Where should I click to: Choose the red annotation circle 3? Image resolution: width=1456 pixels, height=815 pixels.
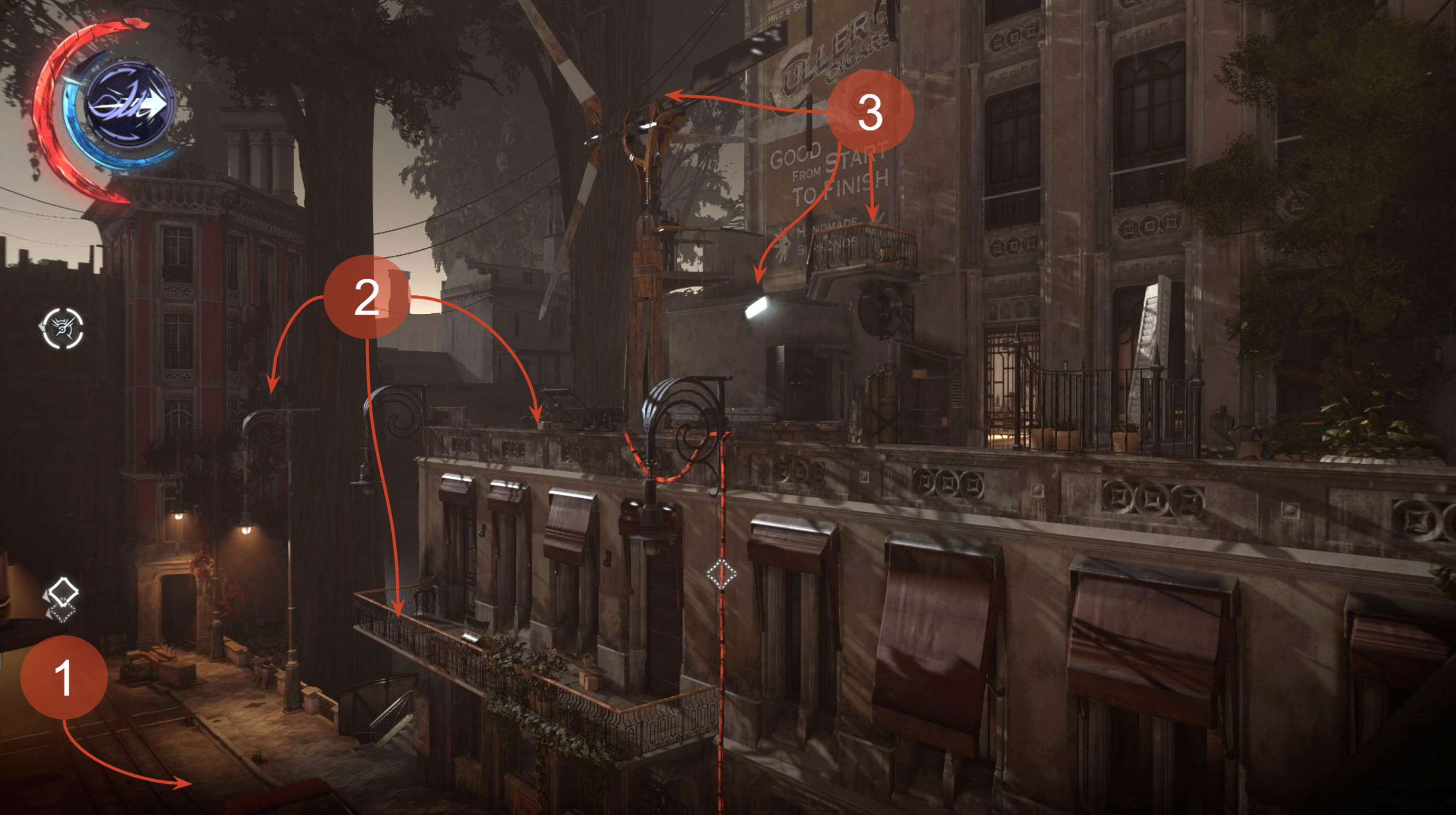click(x=870, y=112)
